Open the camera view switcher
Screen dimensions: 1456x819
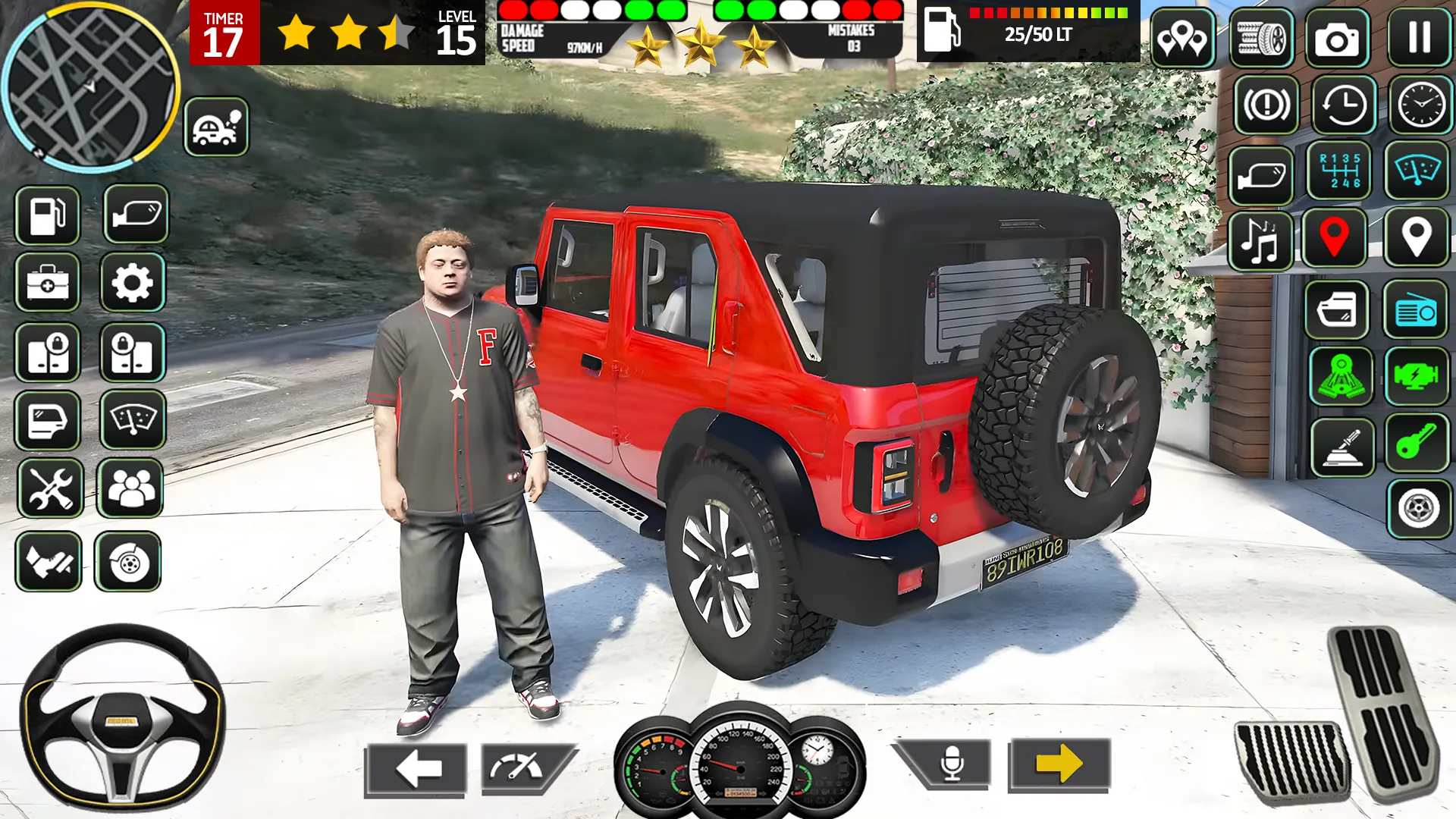click(1340, 39)
